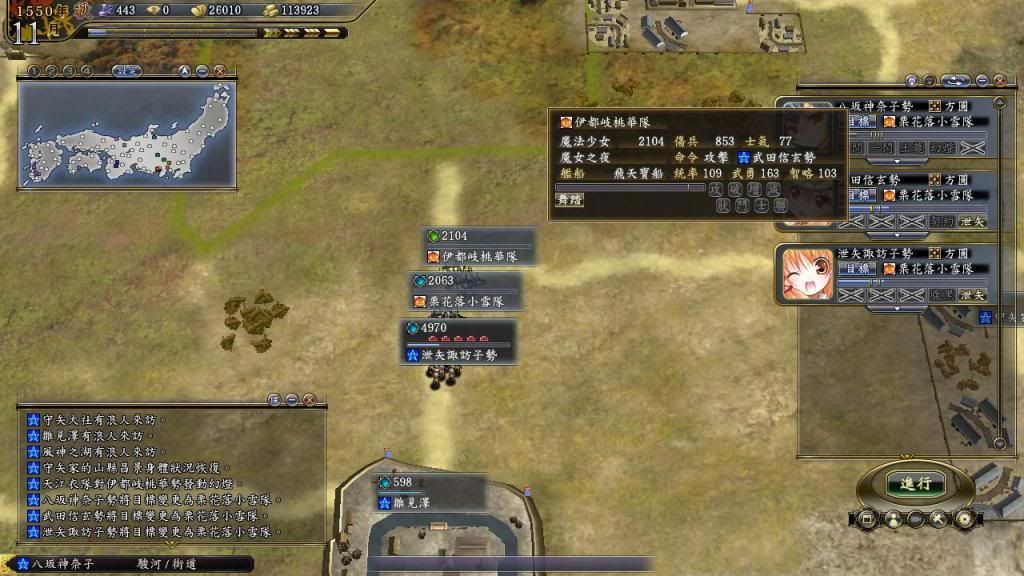
Task: Select the 伊都岐桃華隊 unit label on map
Action: click(x=479, y=256)
